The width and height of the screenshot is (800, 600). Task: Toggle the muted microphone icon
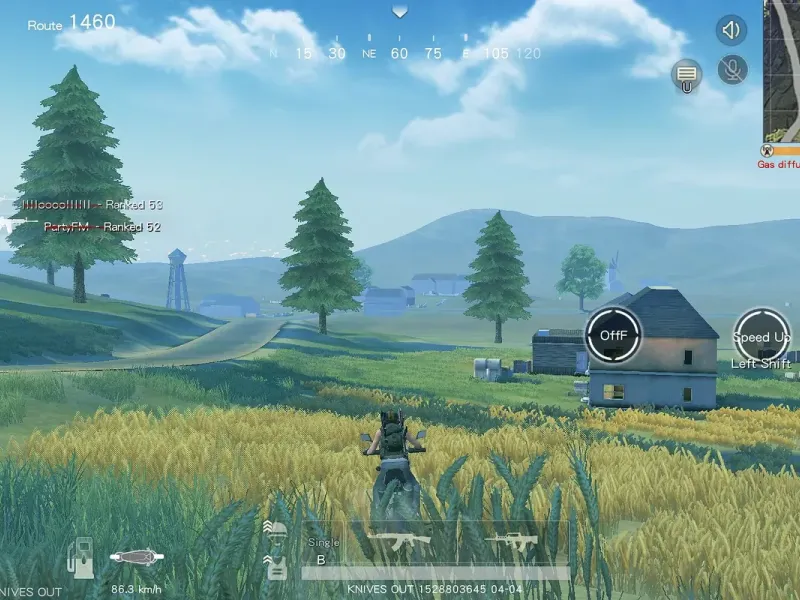point(733,69)
